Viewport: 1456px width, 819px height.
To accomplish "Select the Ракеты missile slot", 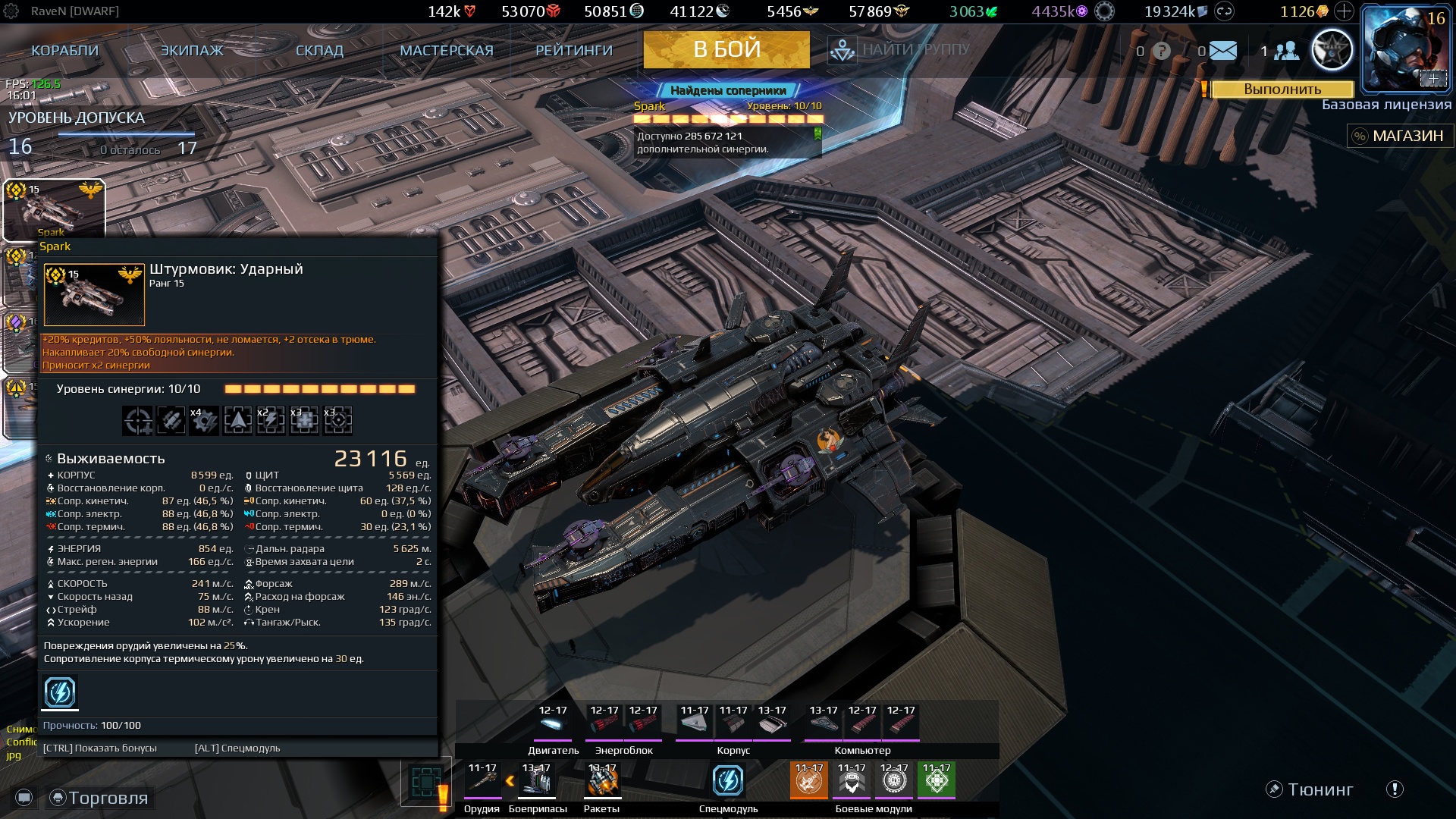I will click(602, 781).
